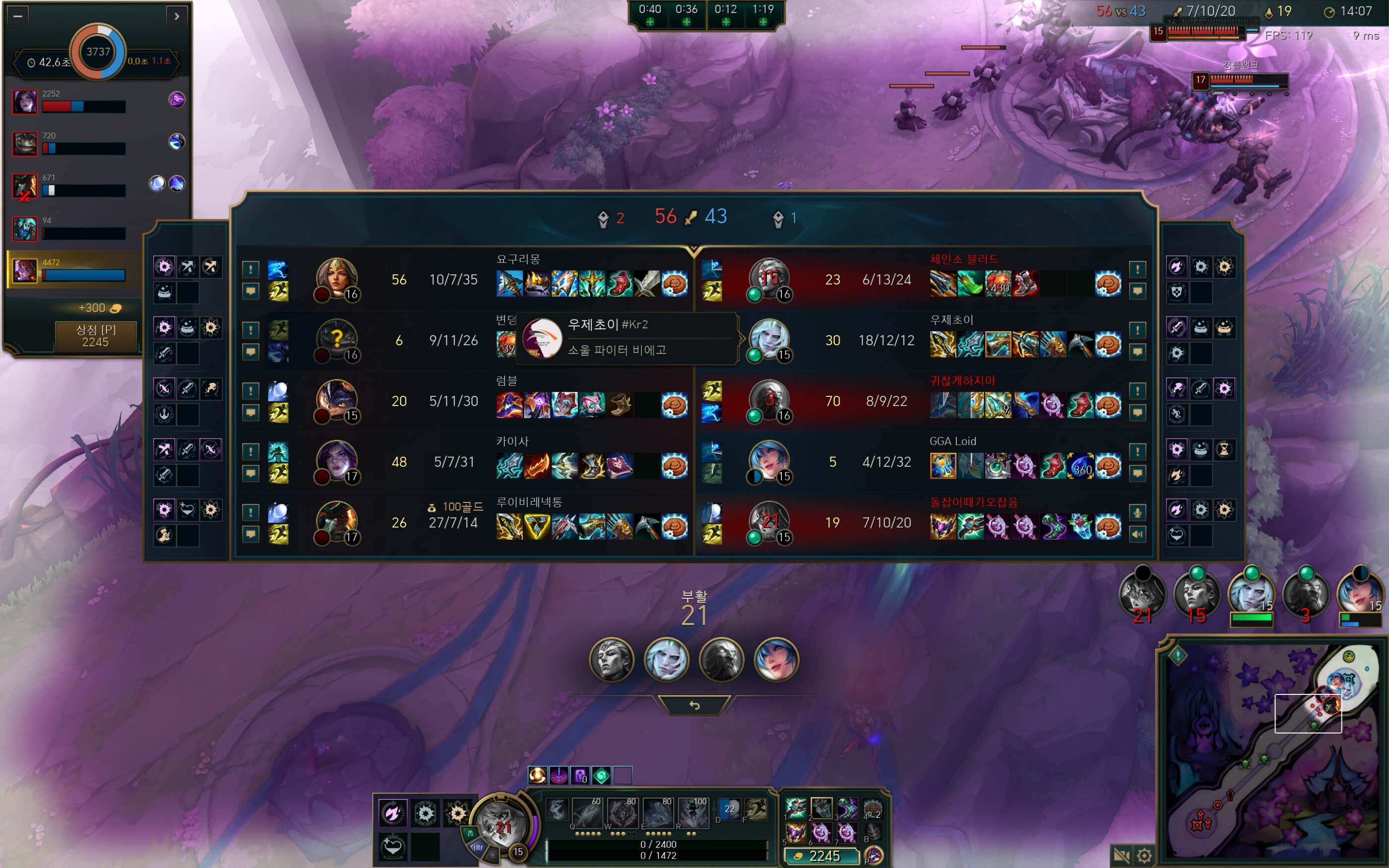Collapse the team sidebar with the minus button
The height and width of the screenshot is (868, 1389).
[x=18, y=16]
